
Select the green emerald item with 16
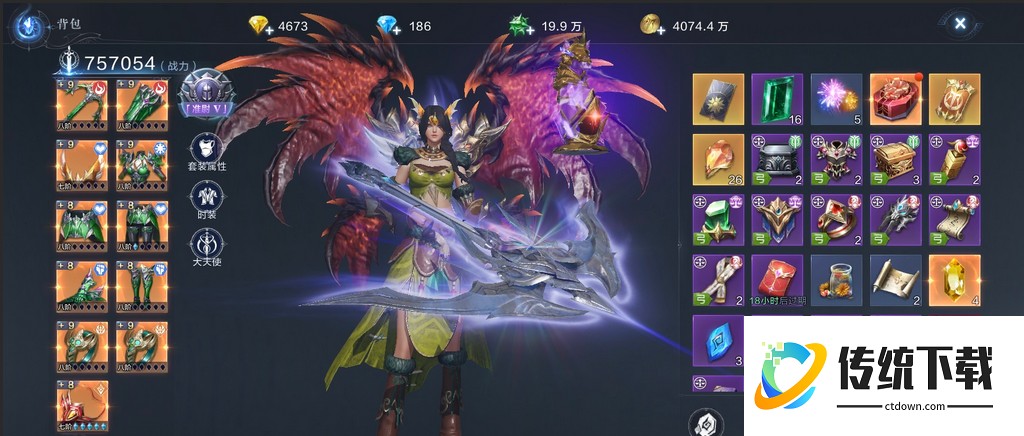[x=777, y=99]
